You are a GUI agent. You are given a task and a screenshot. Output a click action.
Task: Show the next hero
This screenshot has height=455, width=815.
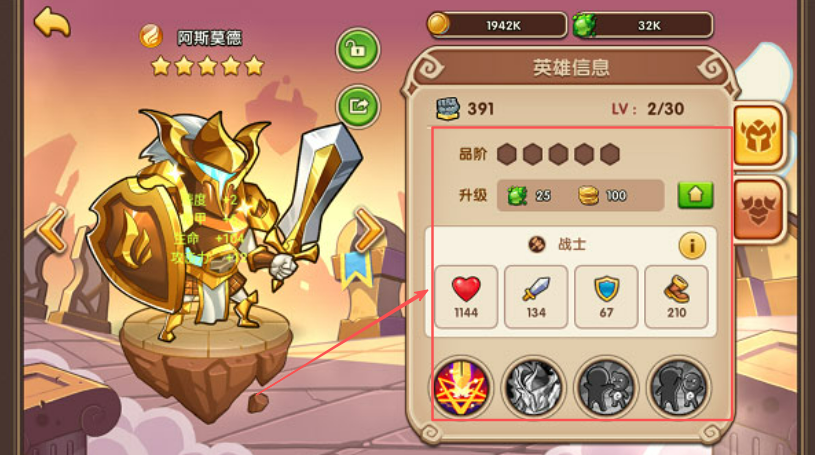point(370,231)
